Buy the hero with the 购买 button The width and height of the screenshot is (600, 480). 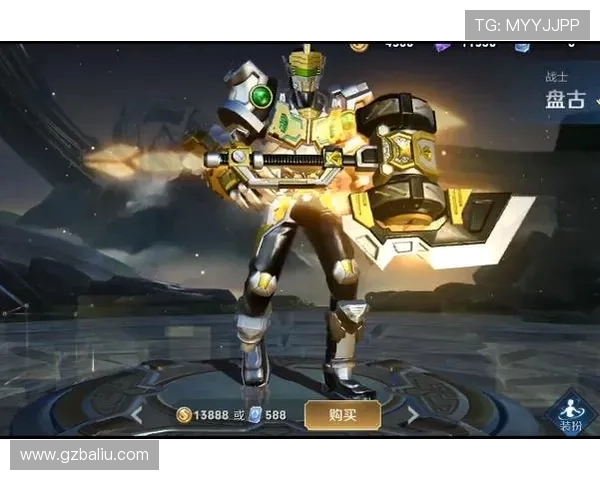click(343, 414)
